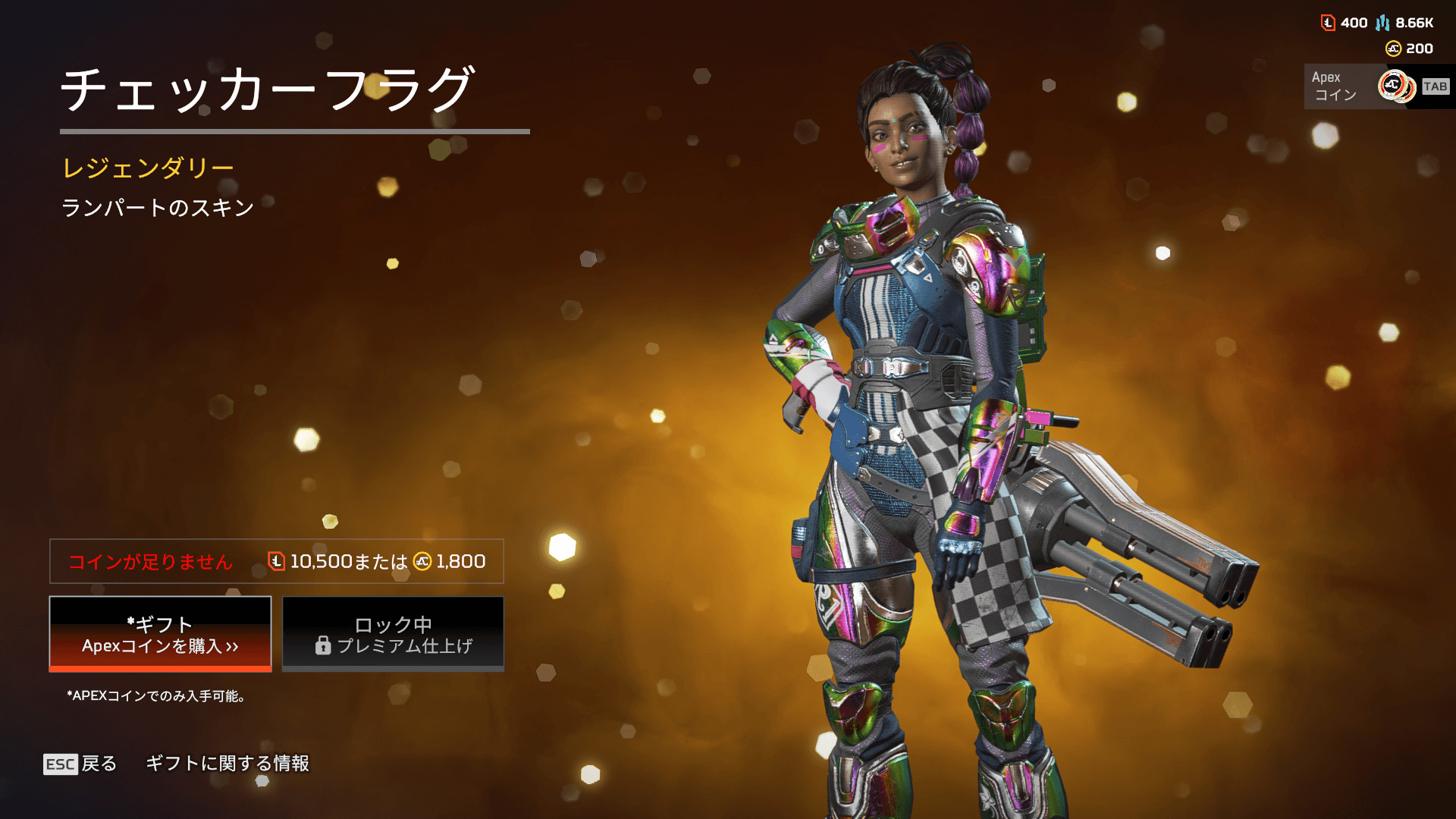The height and width of the screenshot is (819, 1456).
Task: Click the ギフト Apexコインを購入 button
Action: coord(160,634)
